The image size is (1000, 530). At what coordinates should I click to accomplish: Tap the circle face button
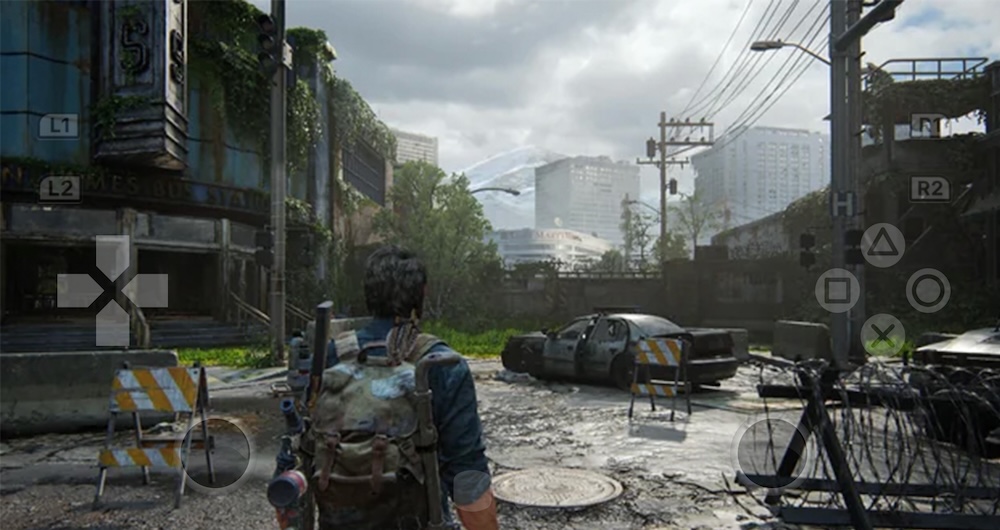pyautogui.click(x=928, y=290)
